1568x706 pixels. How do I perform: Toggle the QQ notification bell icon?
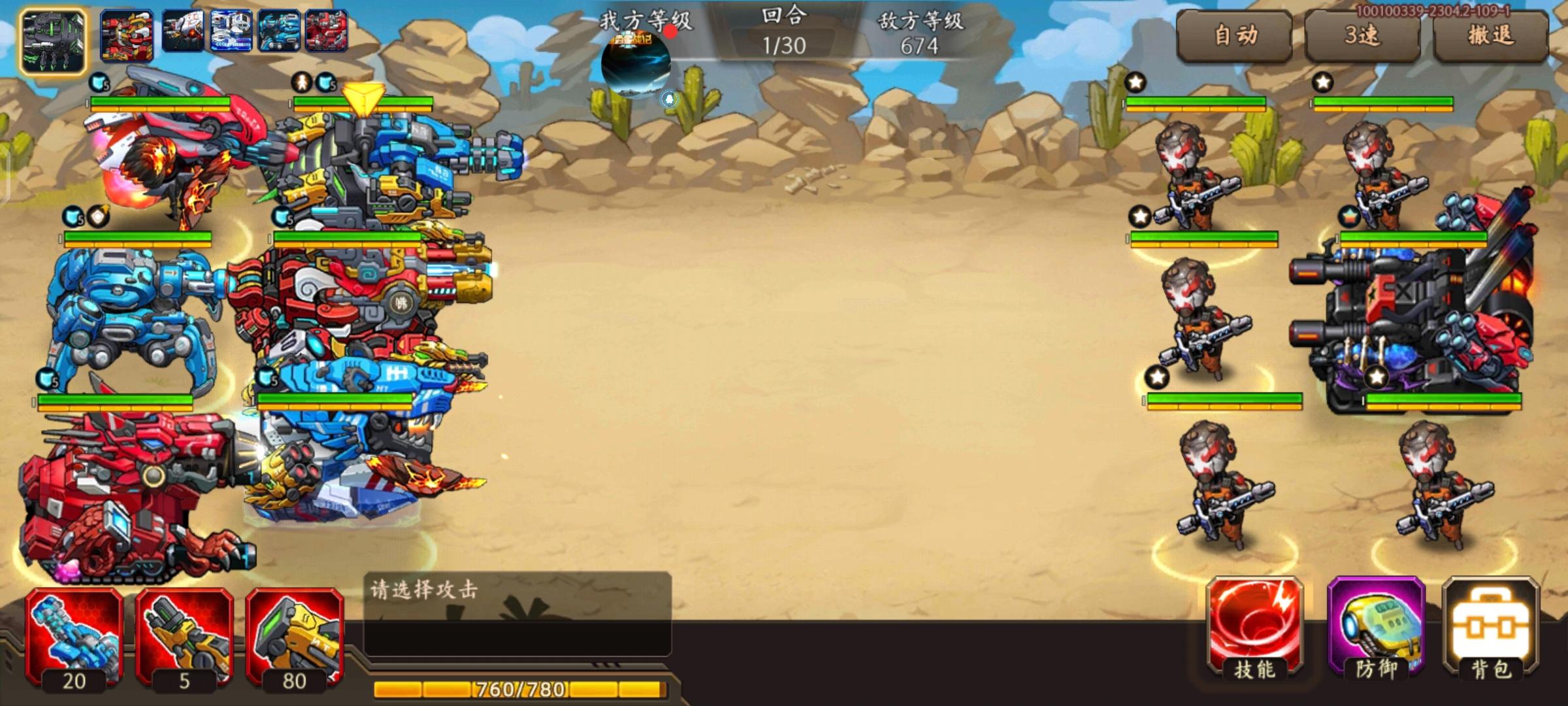[x=668, y=98]
